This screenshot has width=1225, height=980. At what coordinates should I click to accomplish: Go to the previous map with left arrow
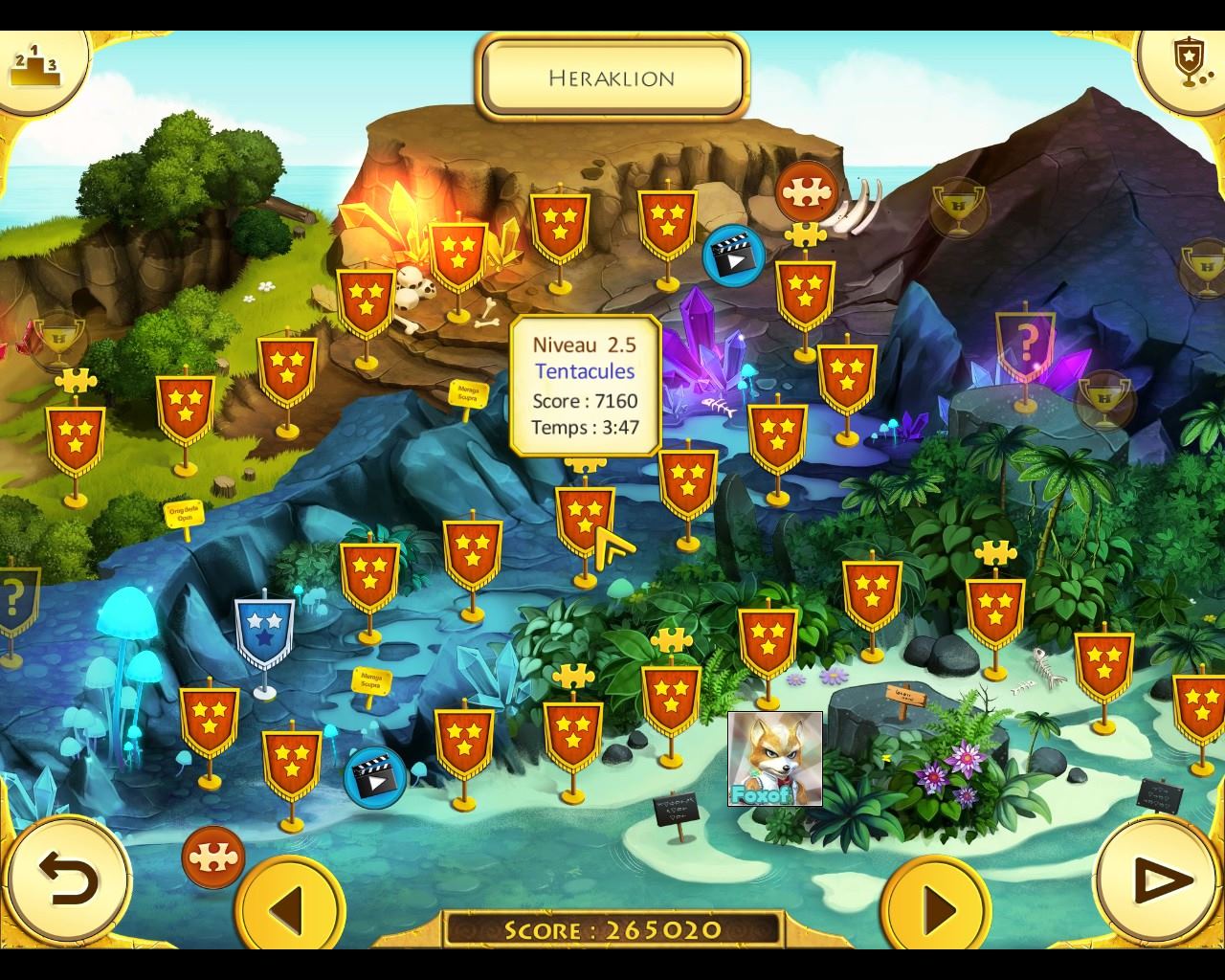pos(289,904)
